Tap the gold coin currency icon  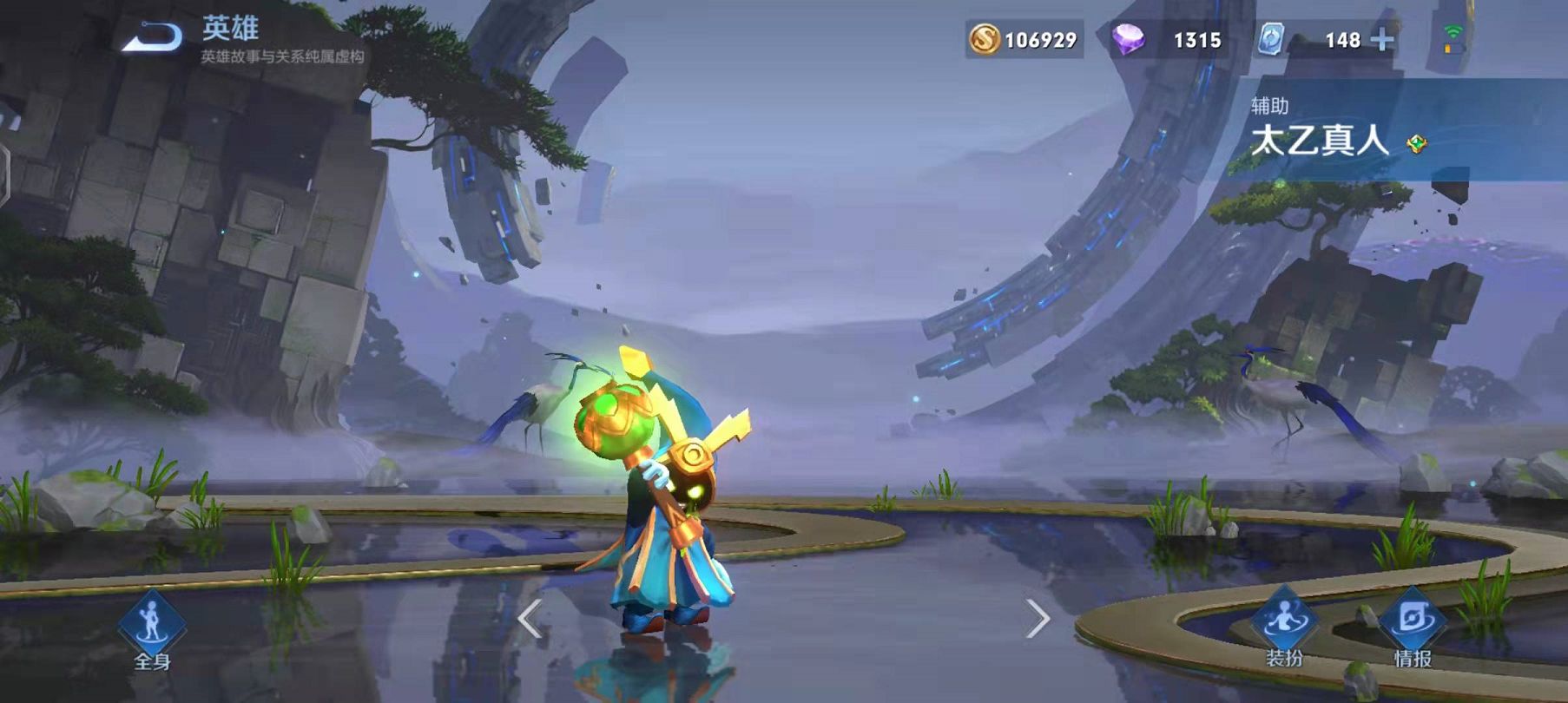984,39
